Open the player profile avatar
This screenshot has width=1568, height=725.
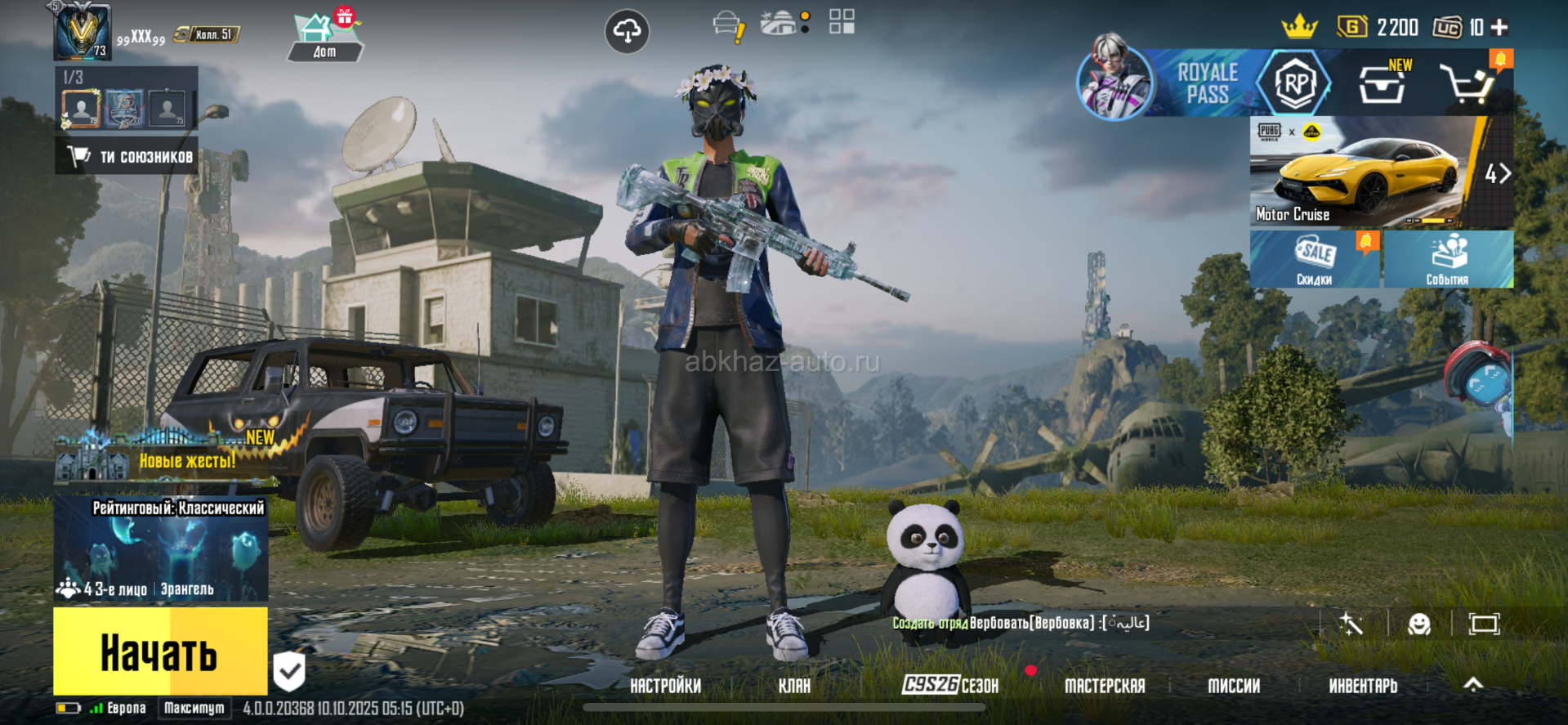82,33
